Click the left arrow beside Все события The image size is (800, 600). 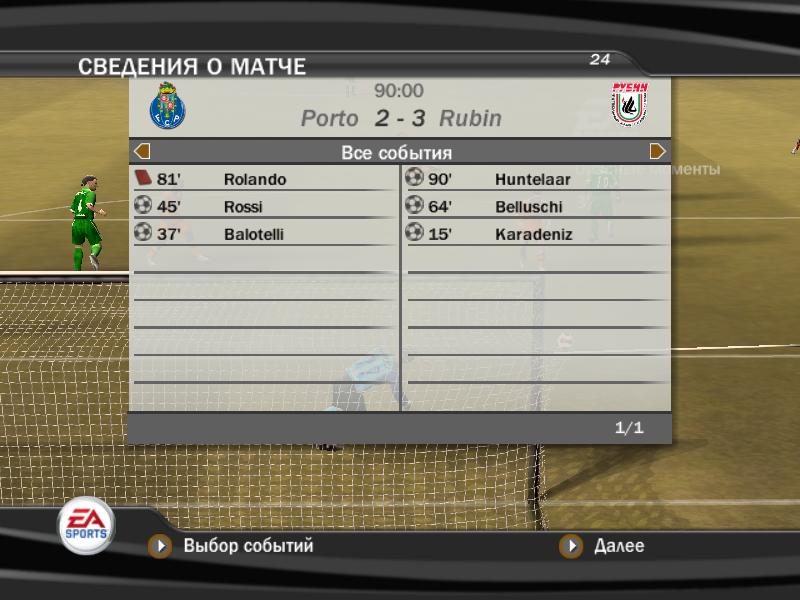point(142,152)
